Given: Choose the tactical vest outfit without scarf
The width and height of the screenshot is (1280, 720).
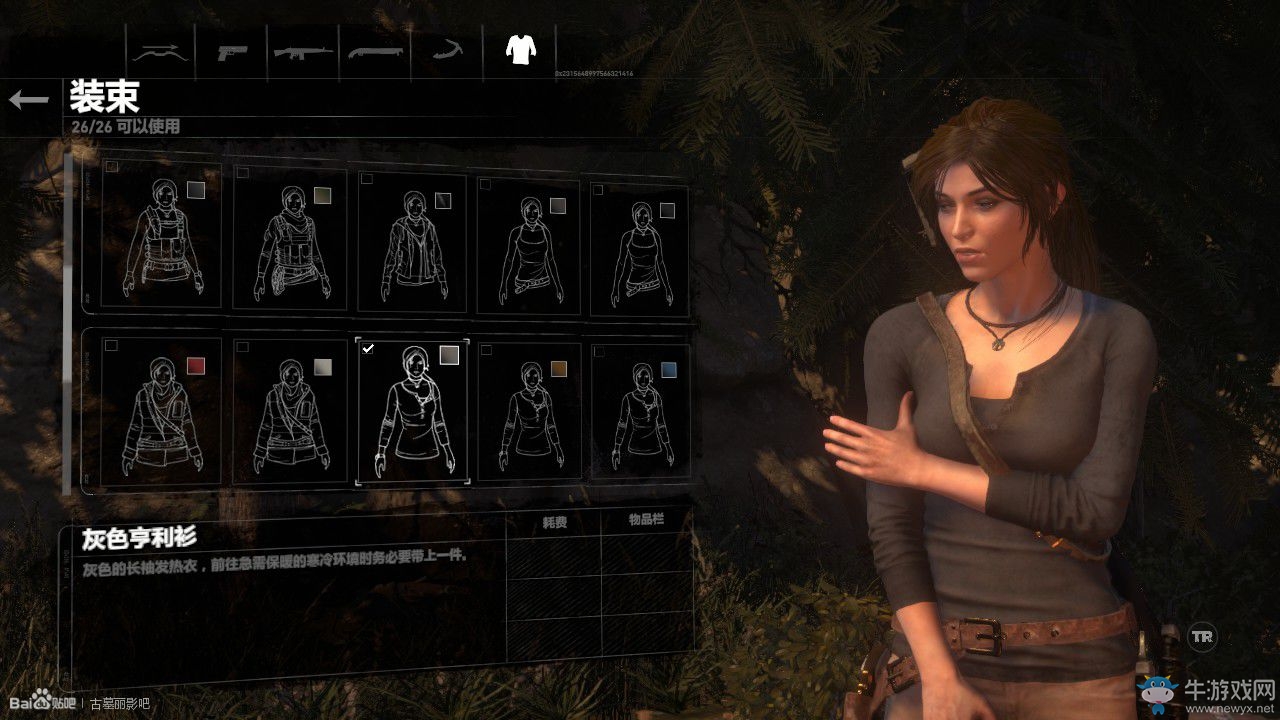Looking at the screenshot, I should click(x=161, y=238).
